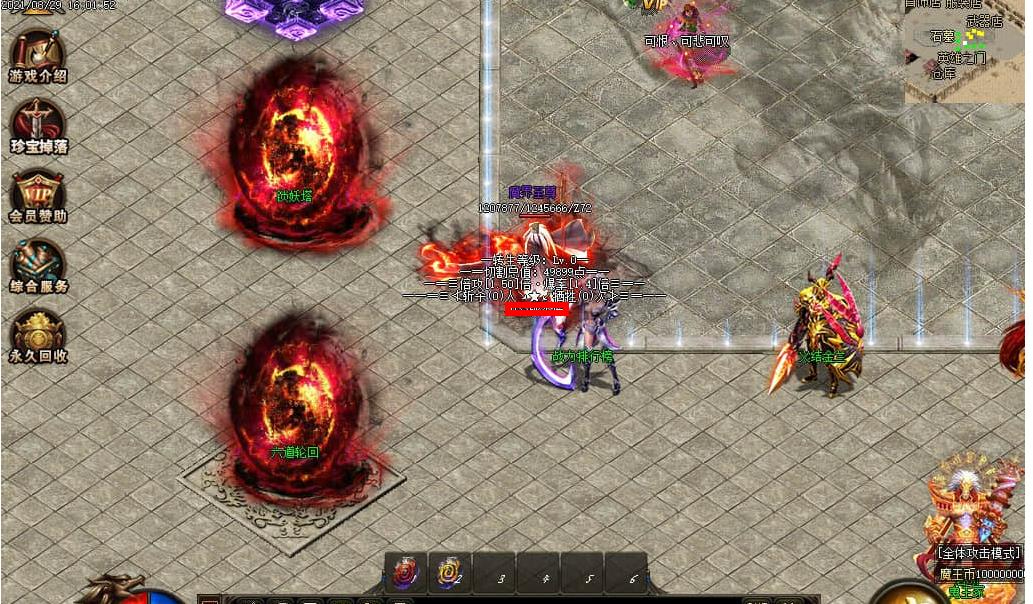The height and width of the screenshot is (604, 1033).
Task: Open the 综合服务 general services icon
Action: coord(38,263)
